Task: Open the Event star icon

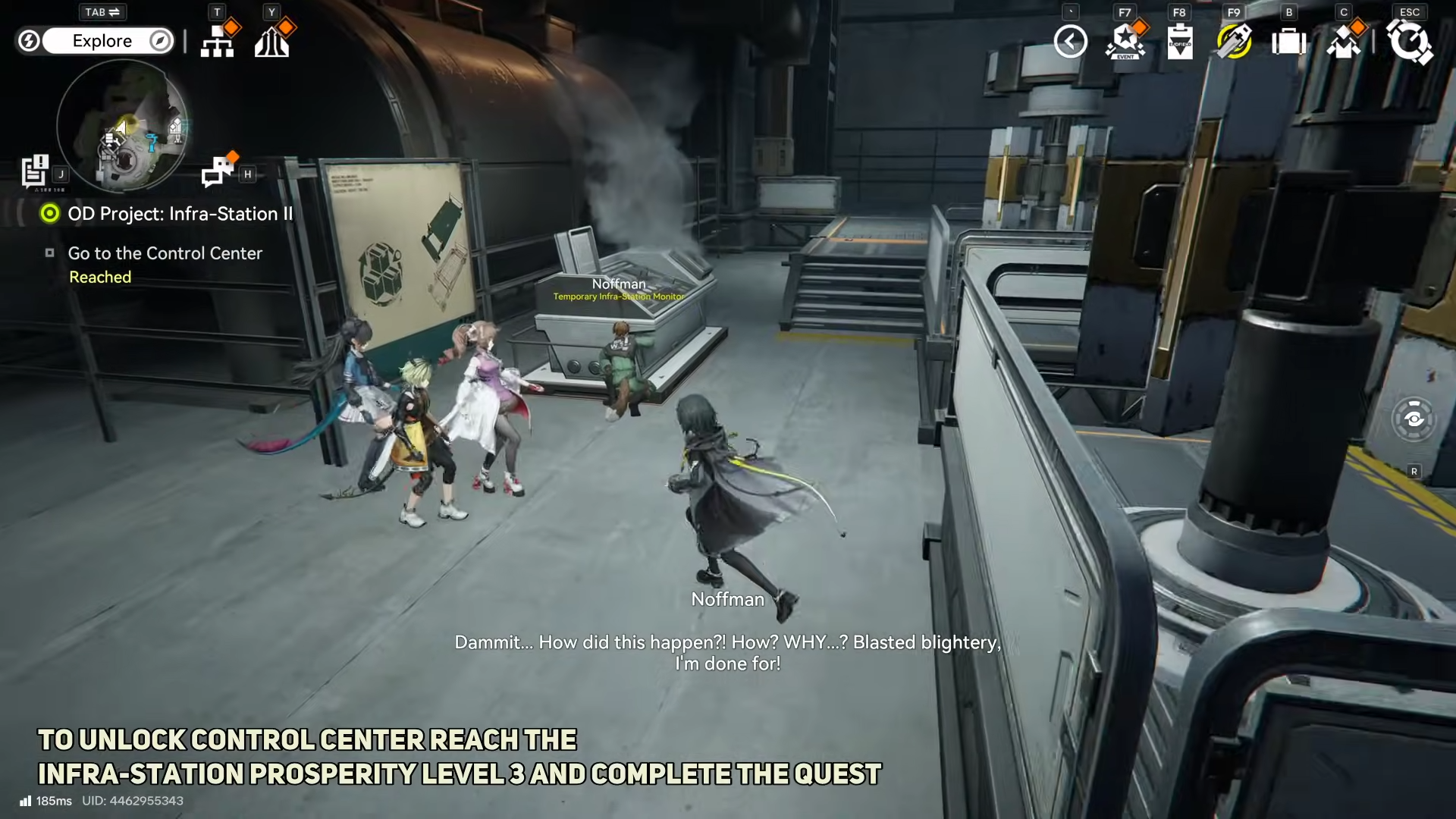Action: point(1125,42)
